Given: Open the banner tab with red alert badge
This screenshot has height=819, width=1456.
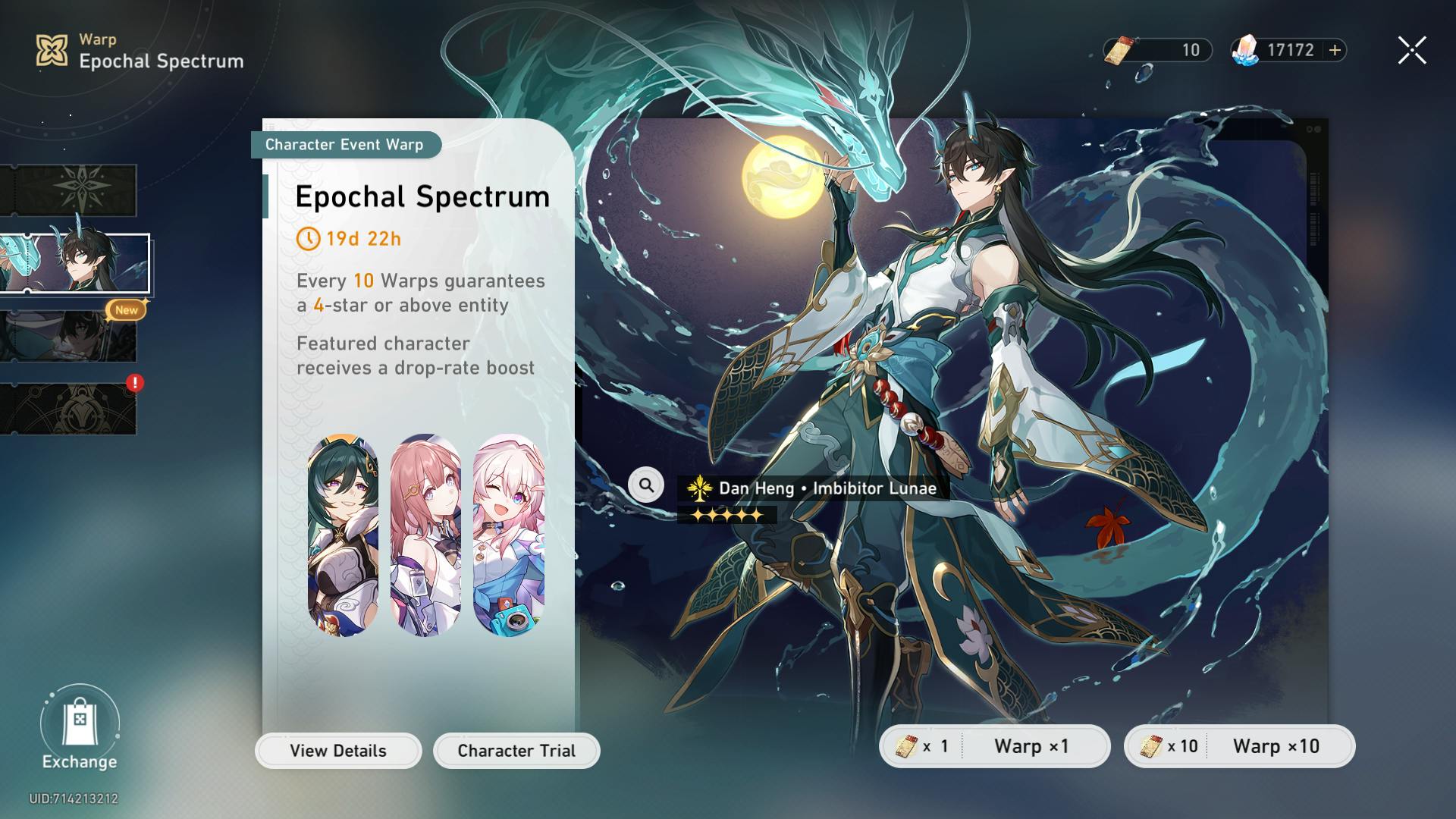Looking at the screenshot, I should coord(70,409).
